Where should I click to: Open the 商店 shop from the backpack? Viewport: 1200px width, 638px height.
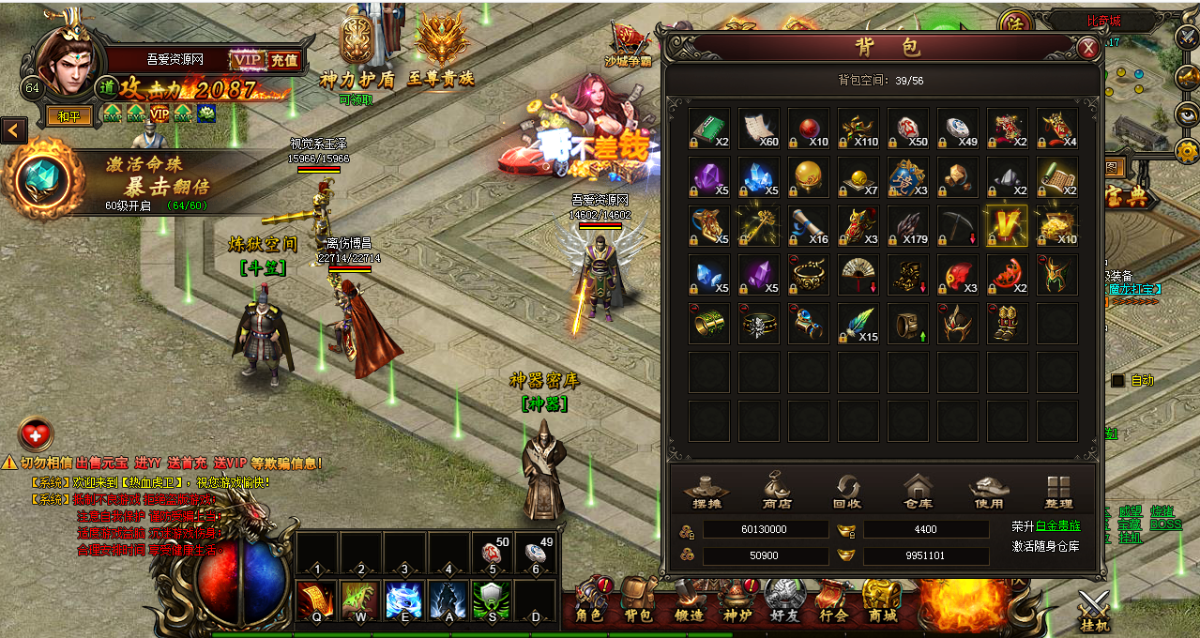click(x=776, y=491)
